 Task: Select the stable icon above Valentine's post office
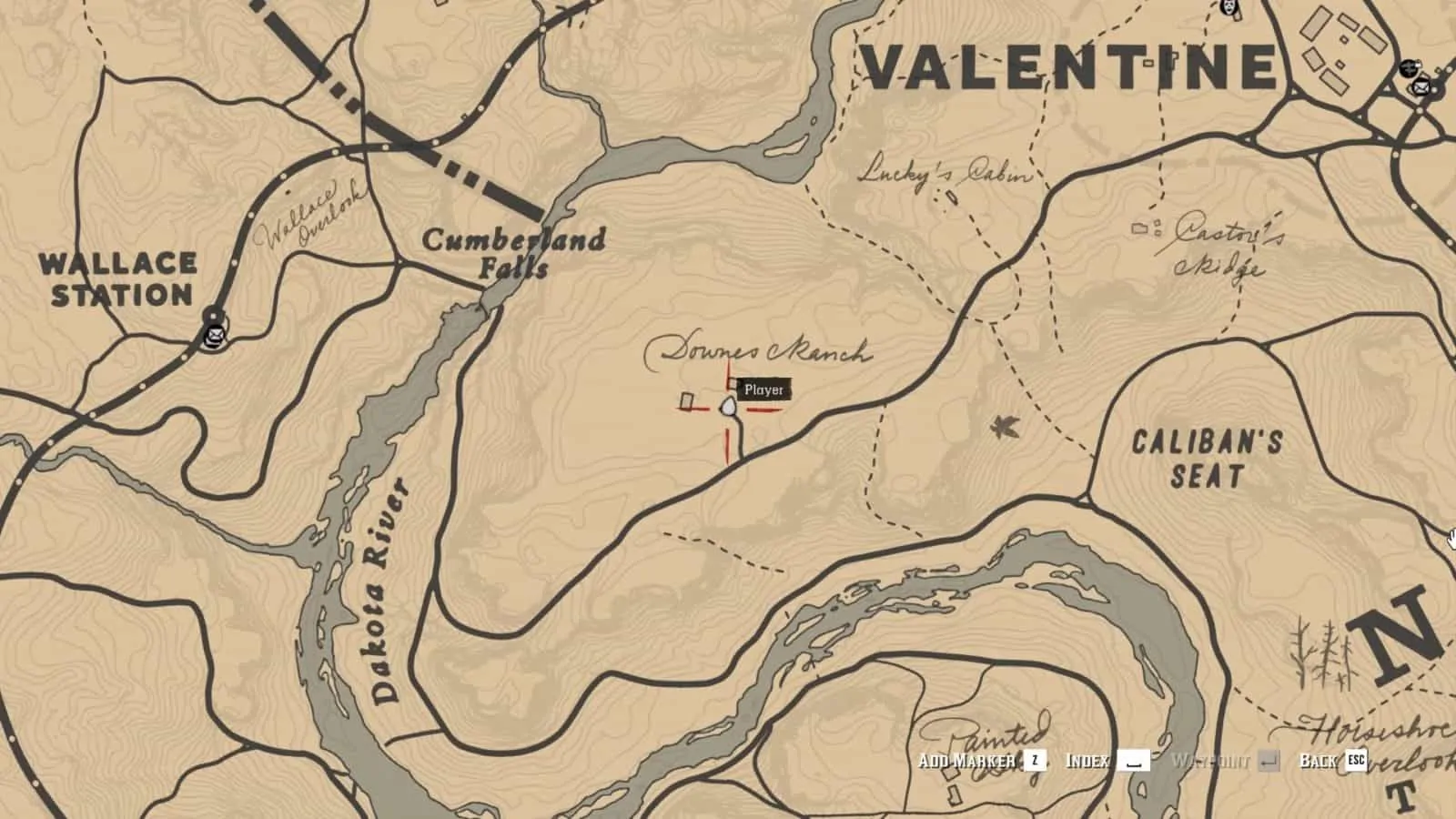(1409, 68)
